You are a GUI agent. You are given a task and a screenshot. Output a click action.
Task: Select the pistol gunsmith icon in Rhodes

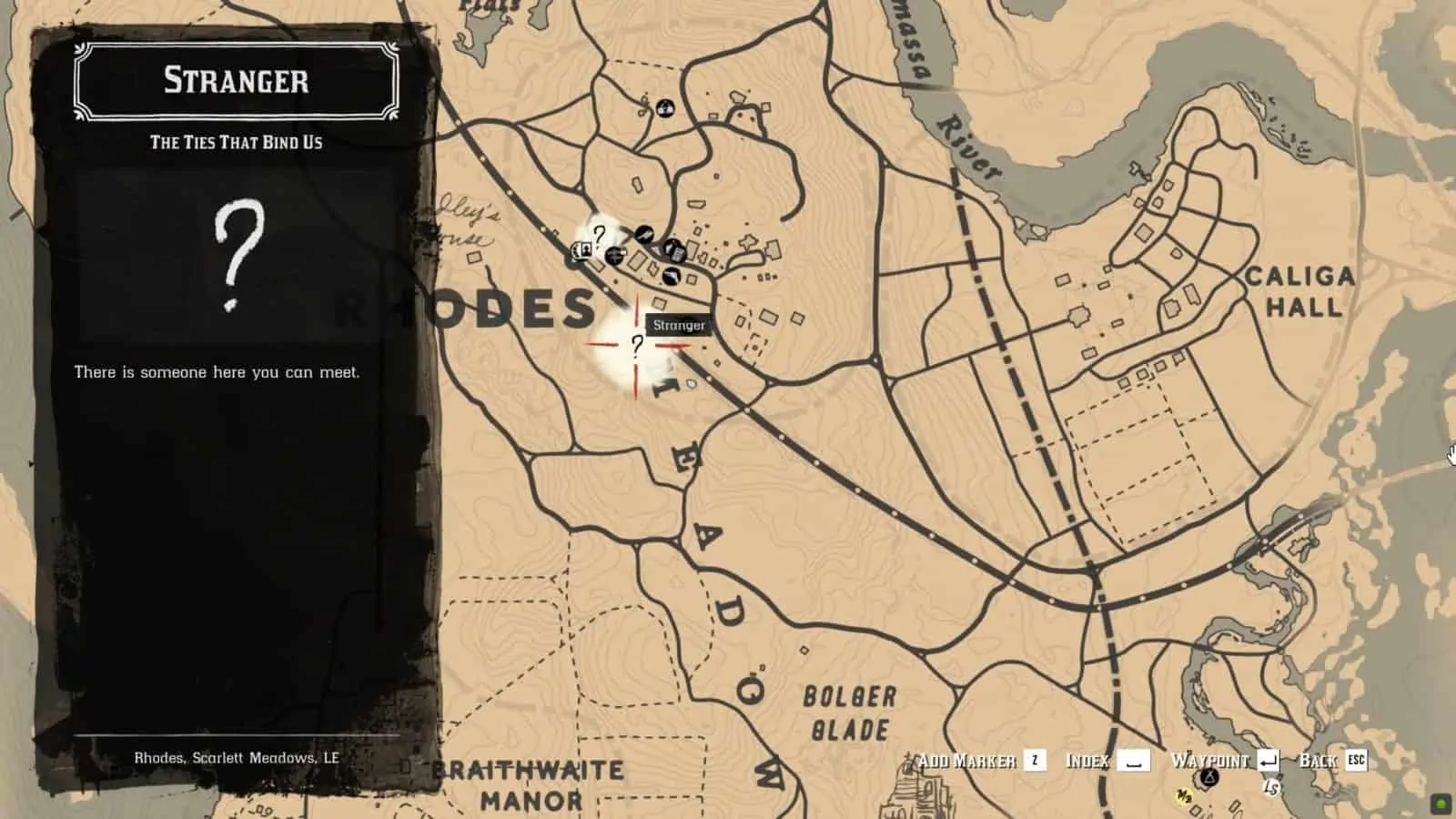[x=644, y=234]
